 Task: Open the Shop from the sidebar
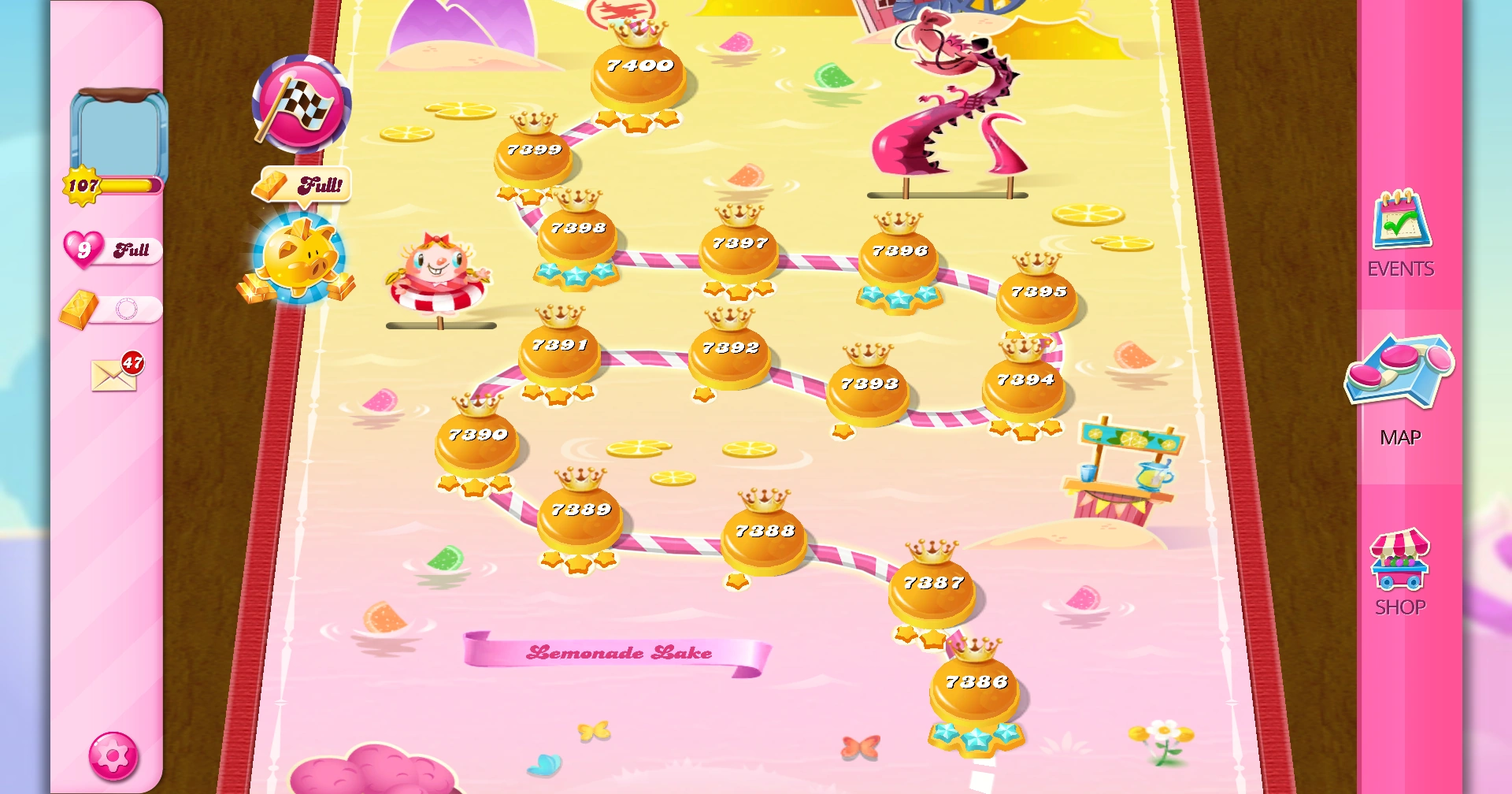pyautogui.click(x=1400, y=564)
